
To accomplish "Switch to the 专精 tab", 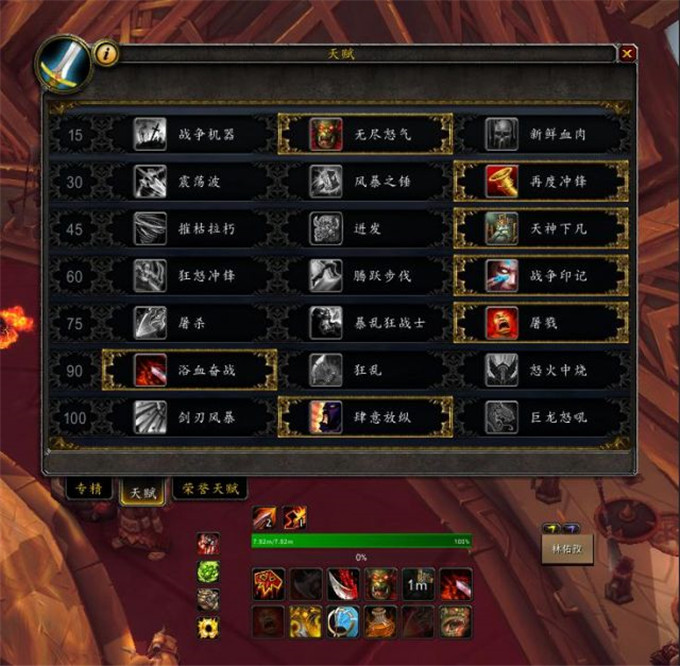I will click(89, 489).
